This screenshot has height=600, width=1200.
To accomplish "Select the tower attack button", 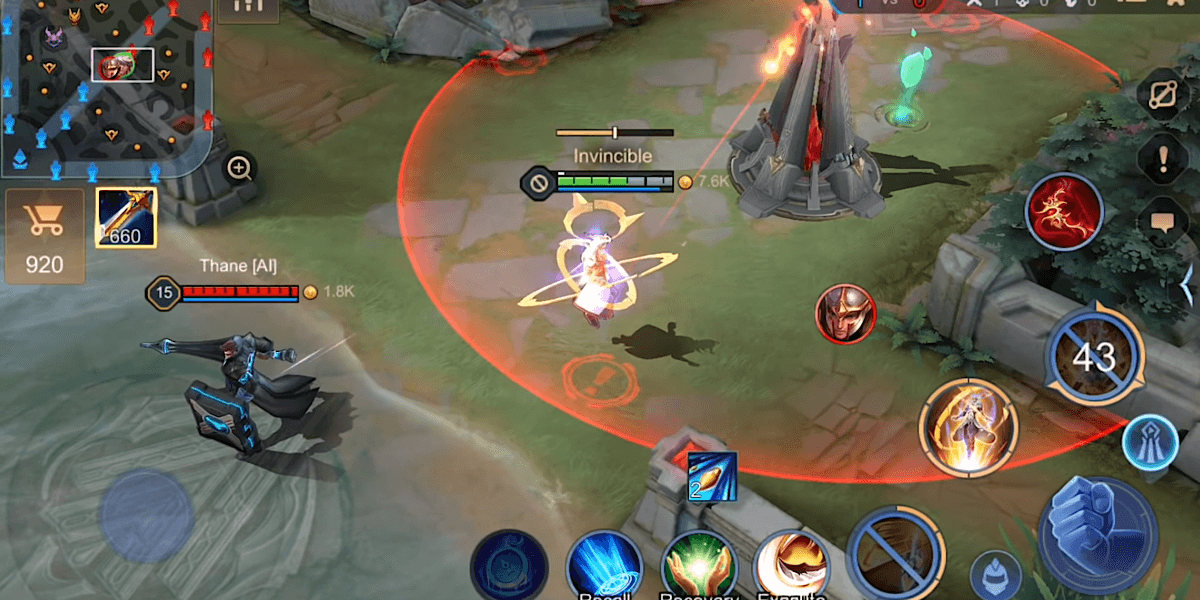I will click(1149, 442).
